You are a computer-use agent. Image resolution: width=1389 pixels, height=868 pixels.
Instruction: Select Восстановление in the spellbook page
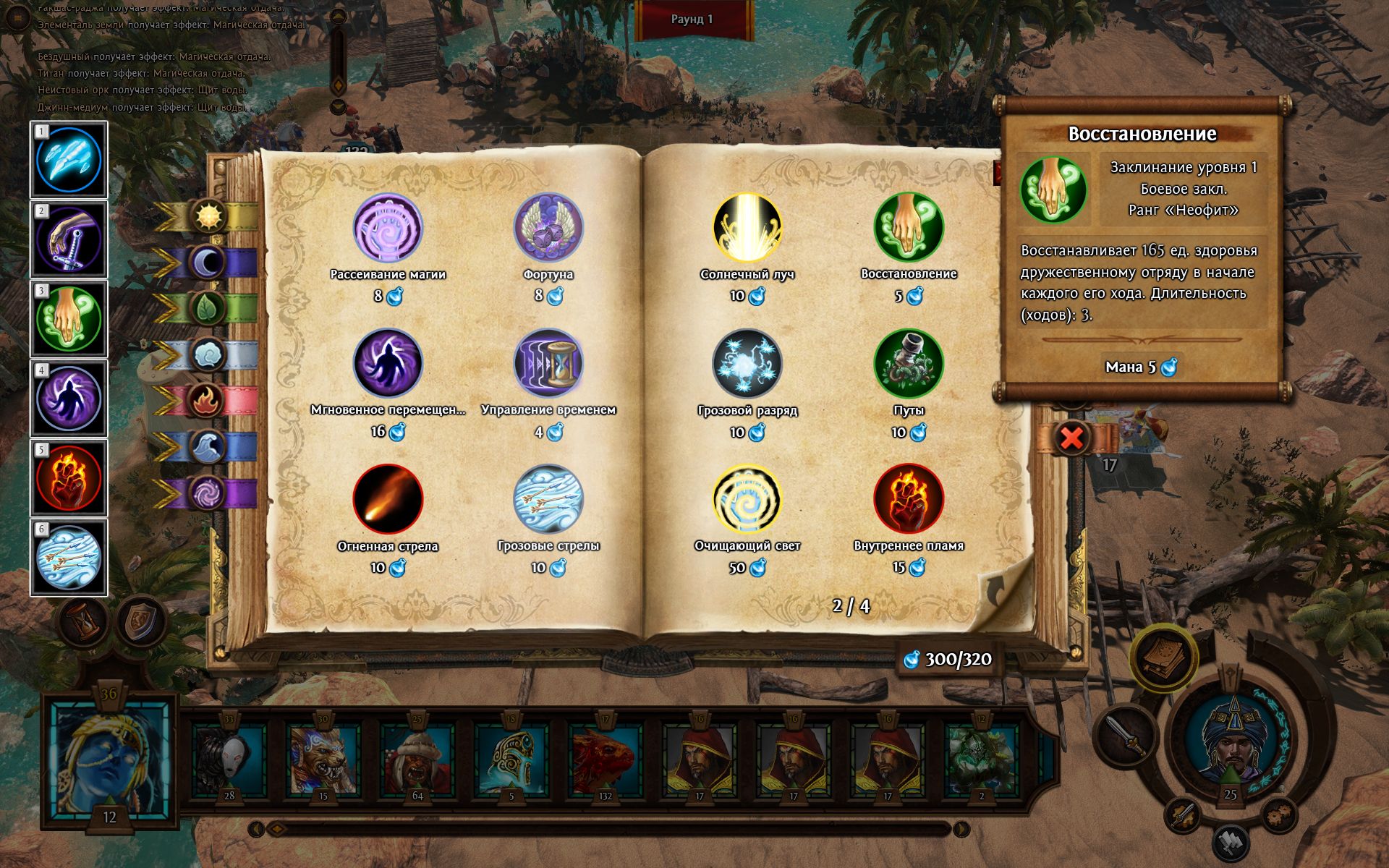(x=909, y=229)
